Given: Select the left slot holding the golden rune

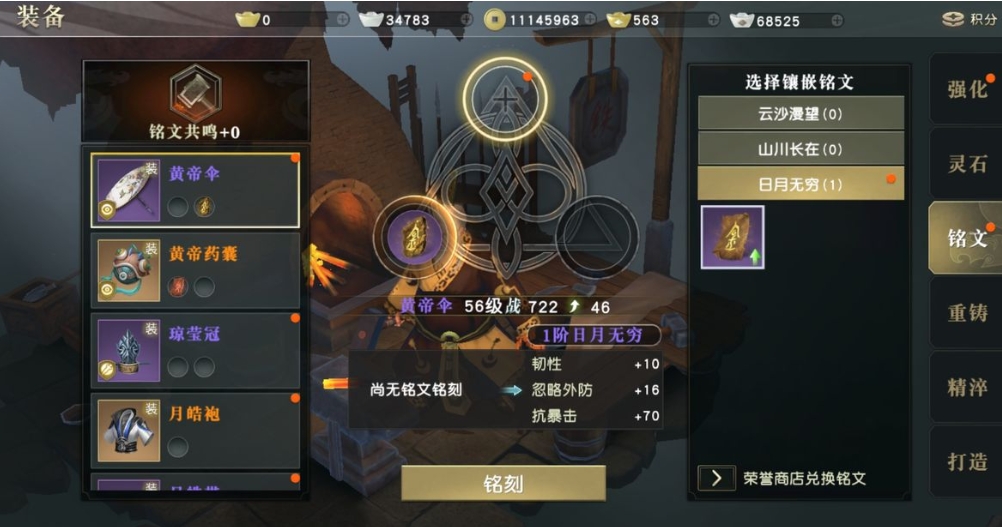Looking at the screenshot, I should pyautogui.click(x=415, y=237).
